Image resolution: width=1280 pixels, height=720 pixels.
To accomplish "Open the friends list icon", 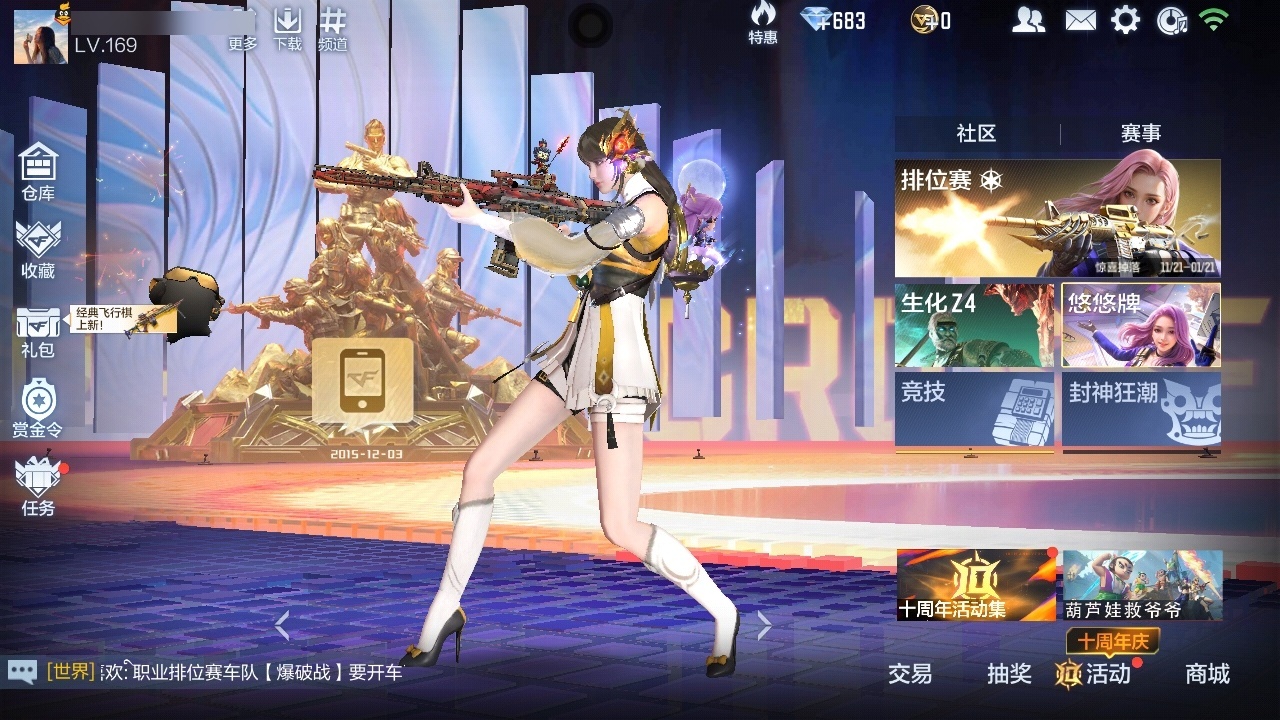I will click(x=1028, y=20).
